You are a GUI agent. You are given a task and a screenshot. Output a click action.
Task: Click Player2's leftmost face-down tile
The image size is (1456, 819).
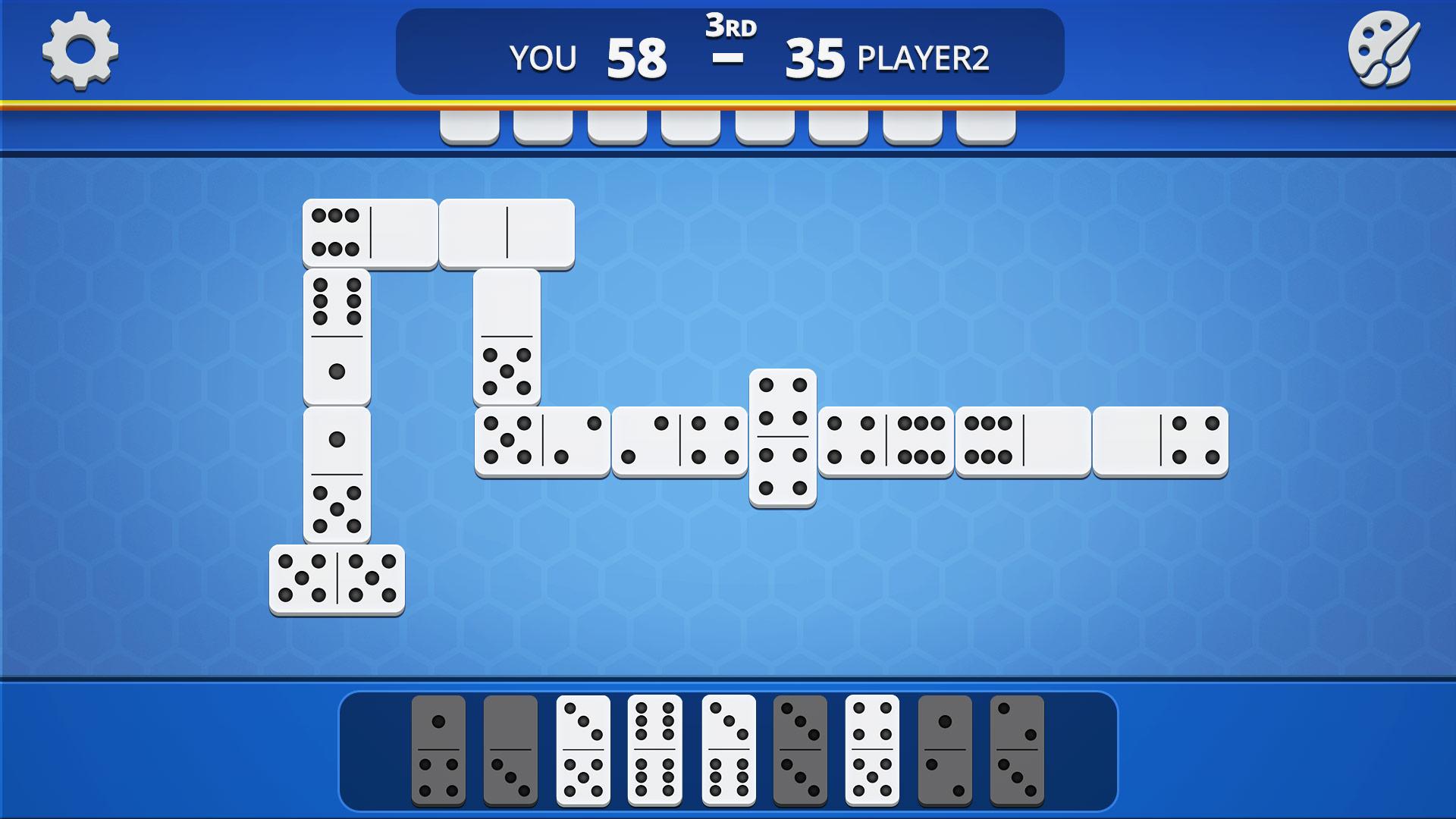coord(469,129)
